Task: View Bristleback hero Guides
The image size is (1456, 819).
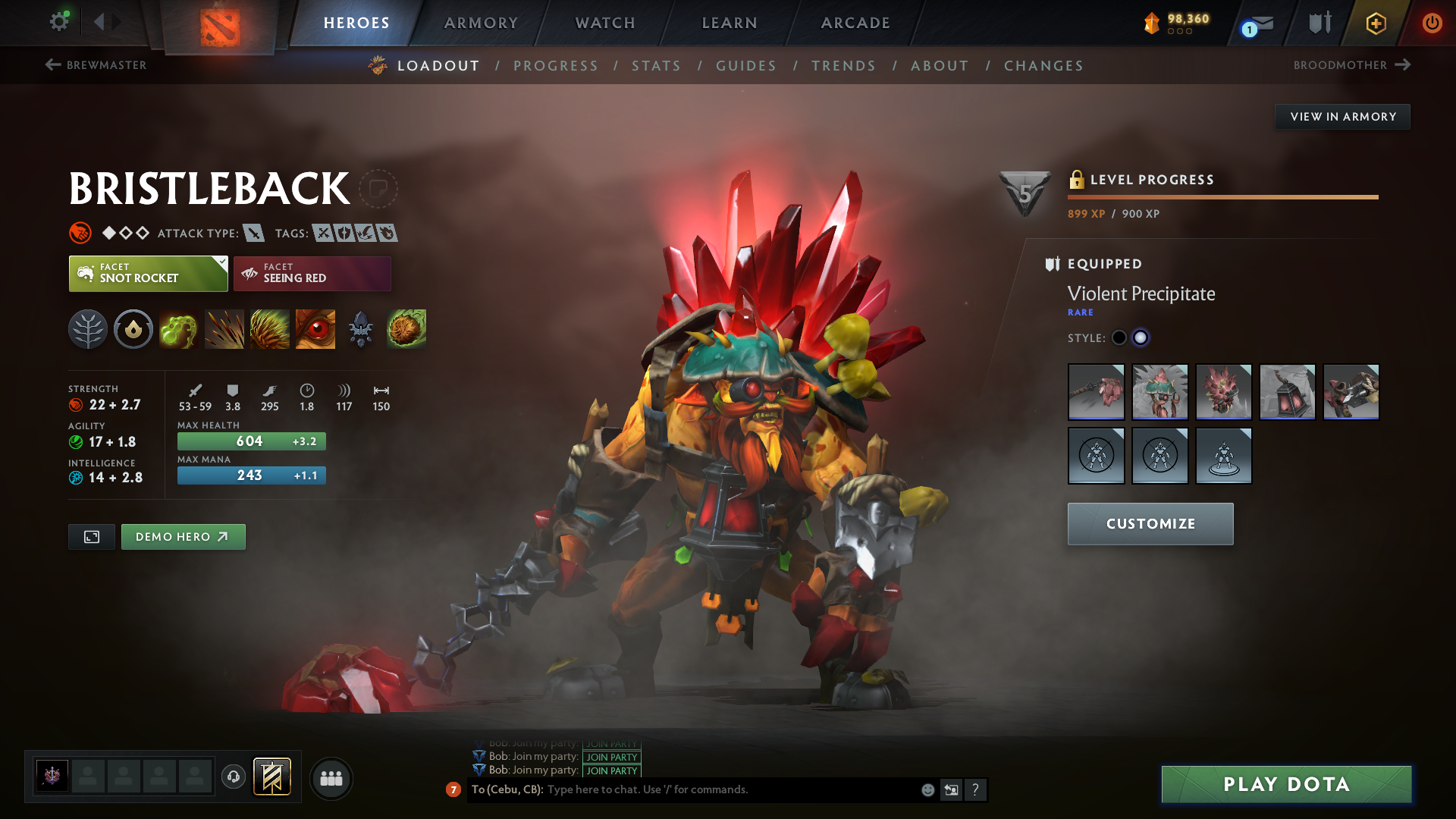Action: pyautogui.click(x=746, y=66)
